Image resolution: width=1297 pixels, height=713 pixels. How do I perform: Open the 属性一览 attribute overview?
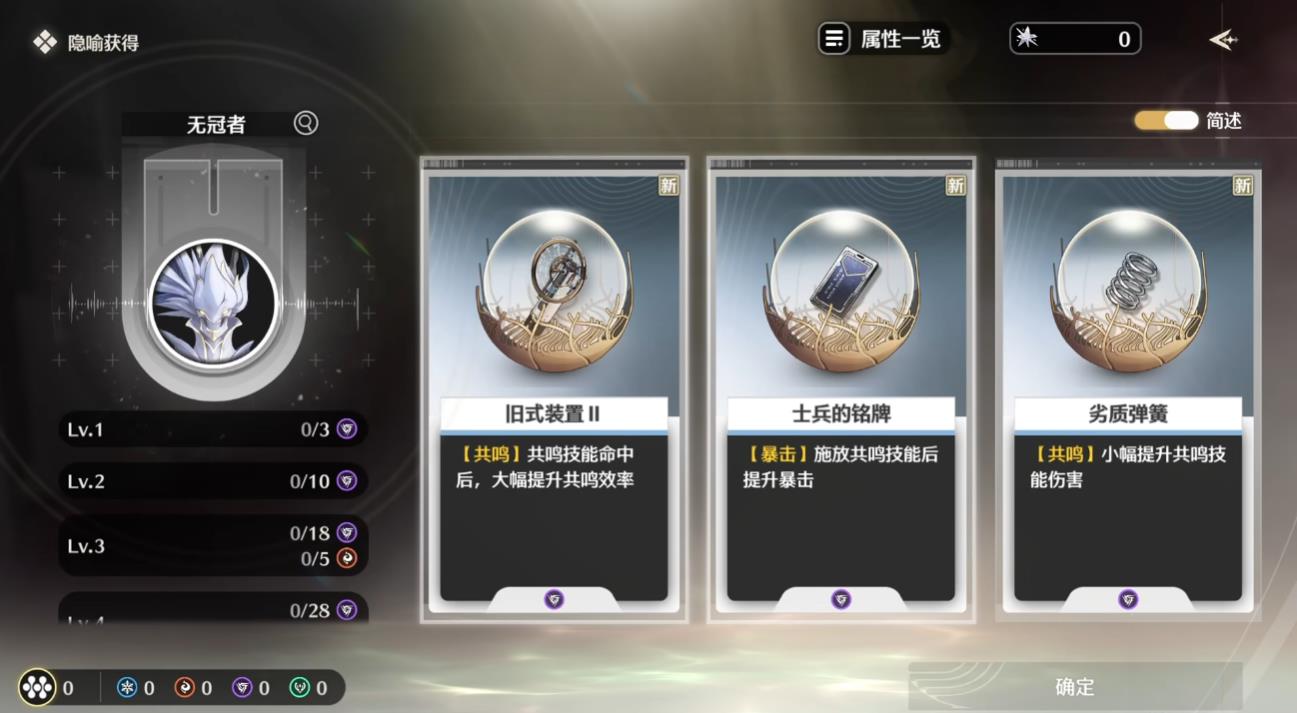882,39
